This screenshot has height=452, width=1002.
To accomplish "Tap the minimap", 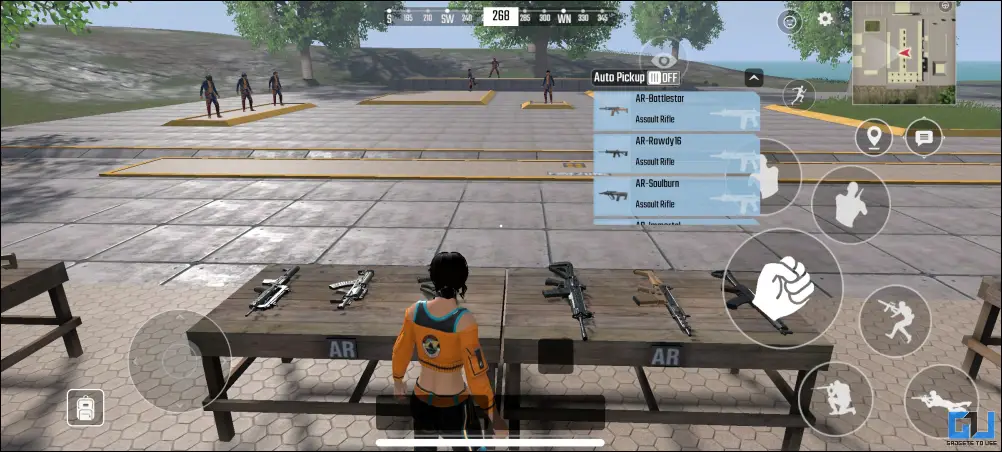I will pyautogui.click(x=903, y=52).
